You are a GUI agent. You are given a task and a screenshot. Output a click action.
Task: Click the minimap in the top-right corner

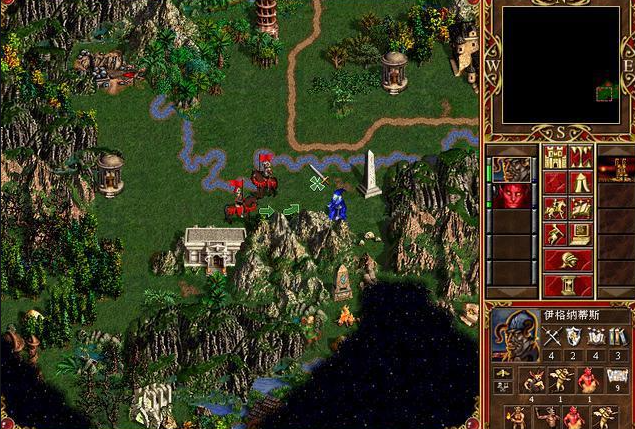pyautogui.click(x=560, y=65)
